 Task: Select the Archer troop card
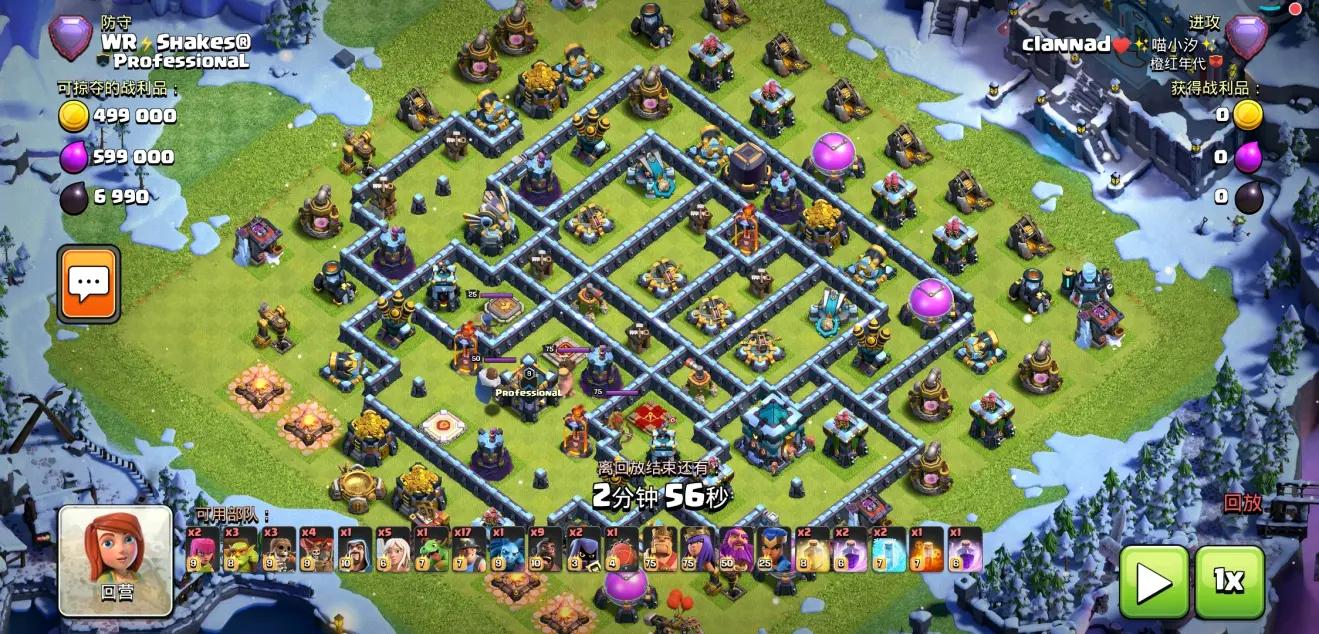point(202,550)
